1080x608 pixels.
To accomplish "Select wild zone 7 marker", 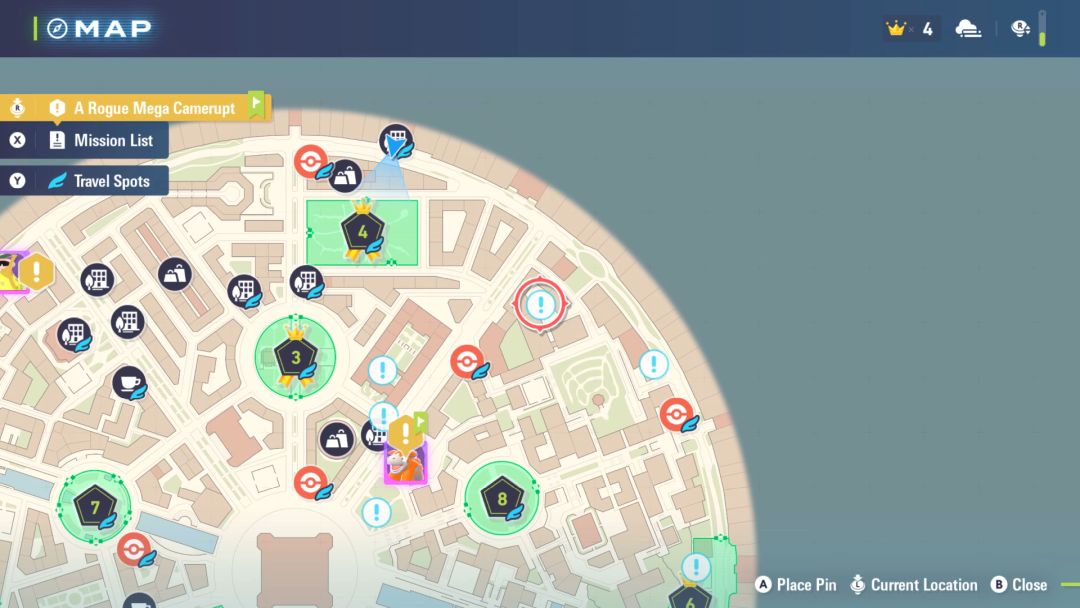I will tap(95, 507).
